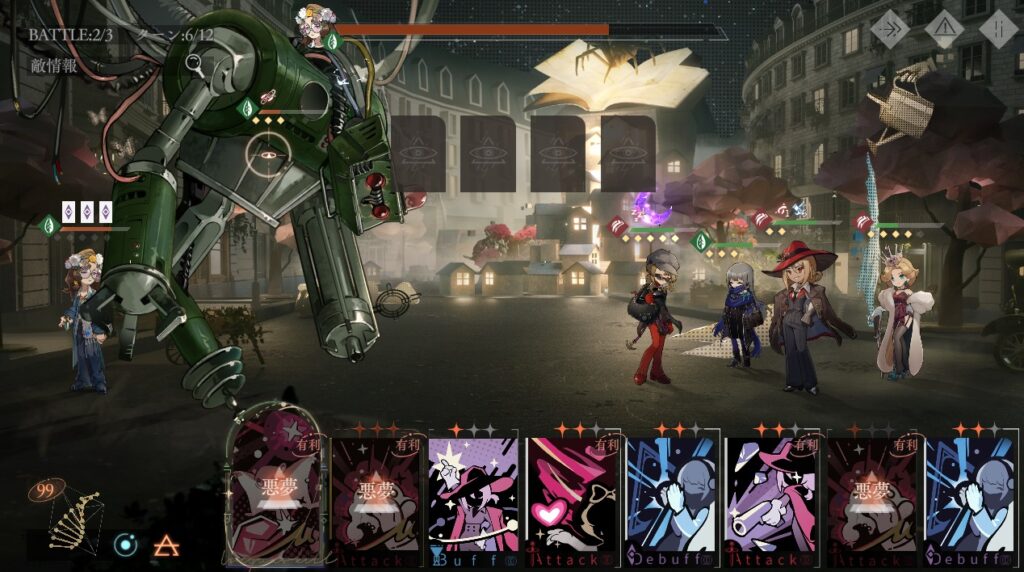Click the magnifier icon on the enemy
Screen dimensions: 1024x572
pos(194,63)
